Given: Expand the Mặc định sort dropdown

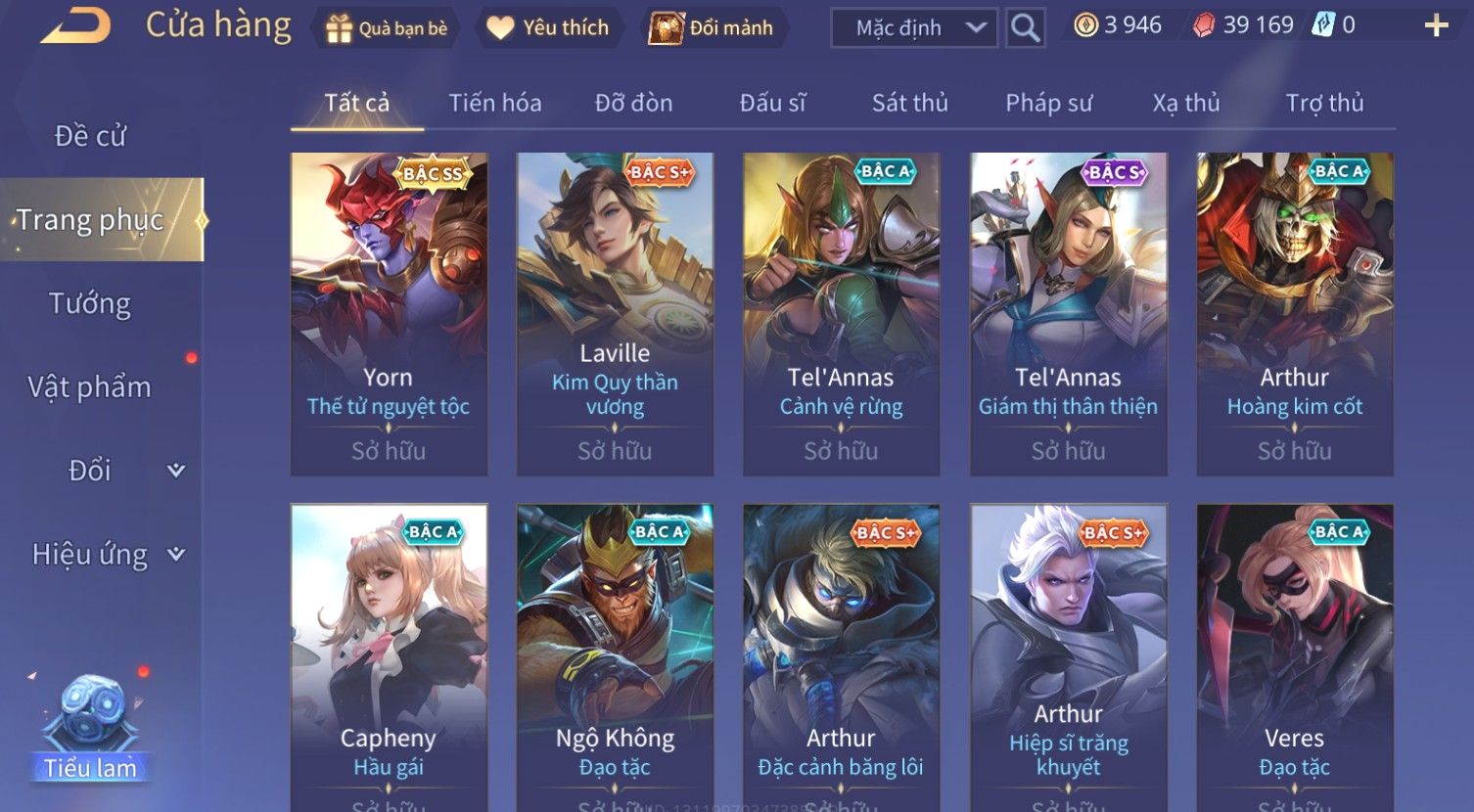Looking at the screenshot, I should click(913, 28).
